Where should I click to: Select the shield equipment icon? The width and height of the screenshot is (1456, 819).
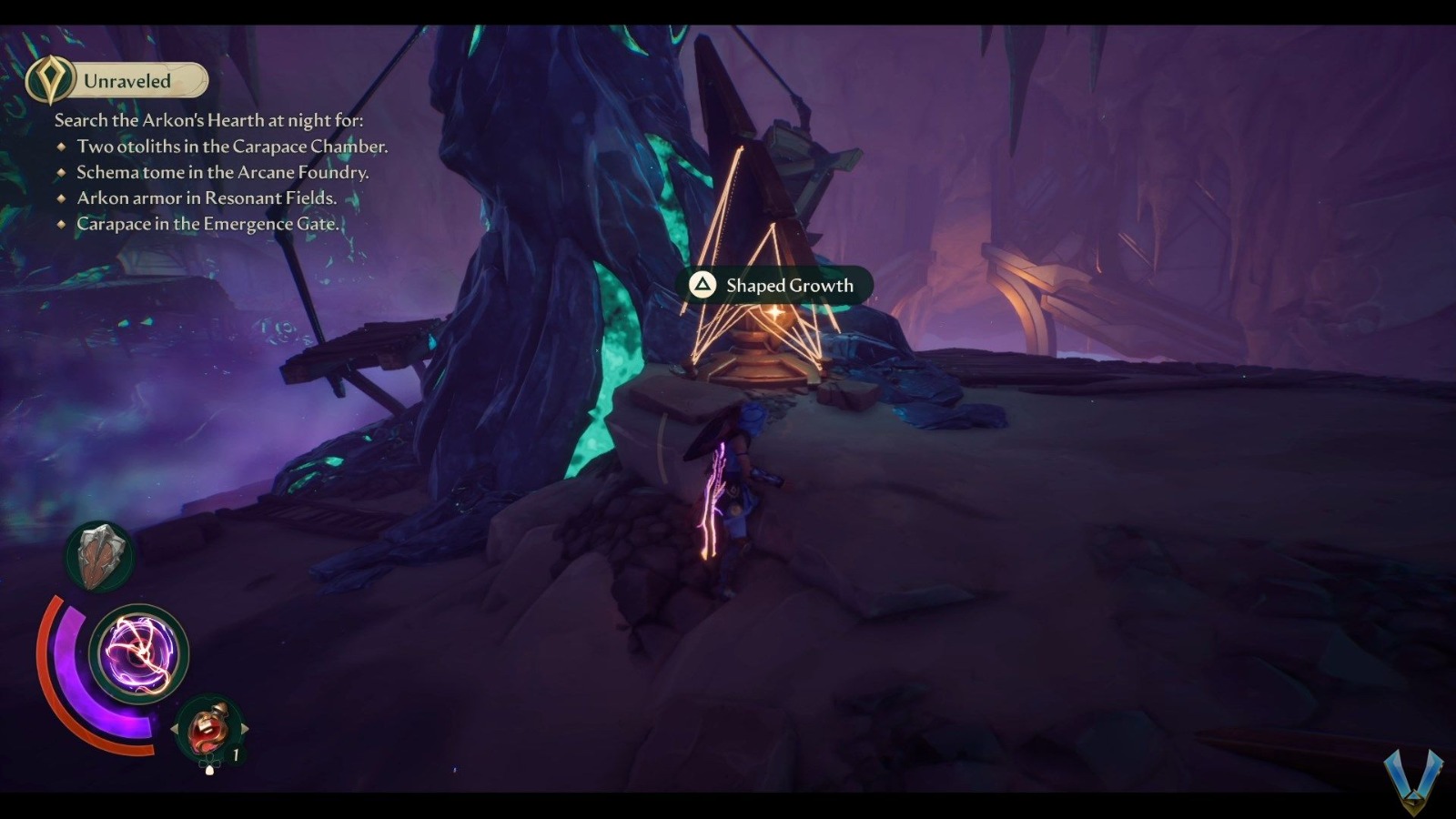[x=100, y=555]
